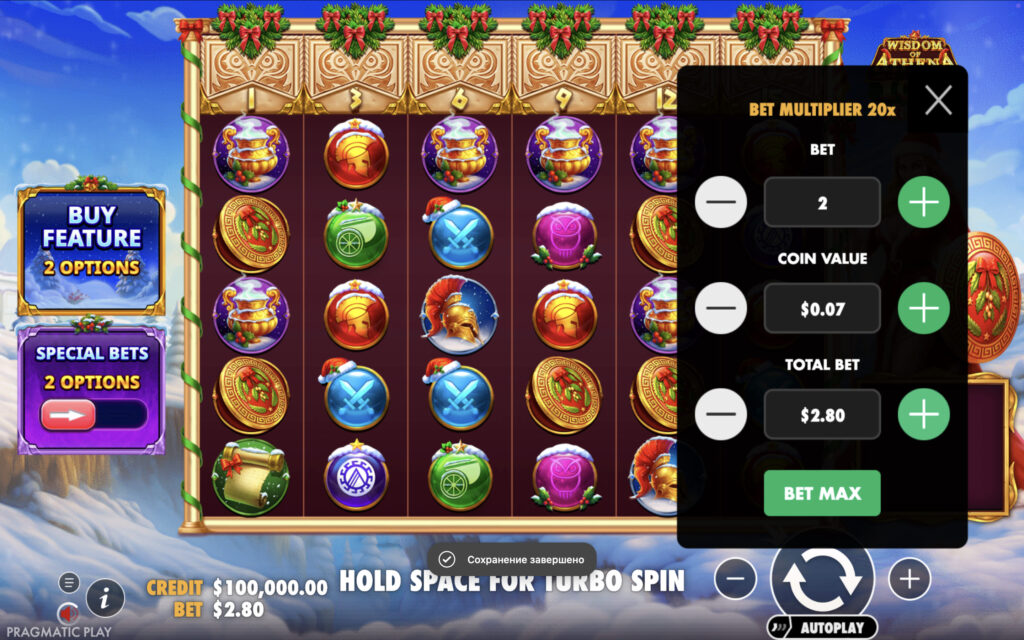Decrease the Bet value with minus

coord(721,203)
